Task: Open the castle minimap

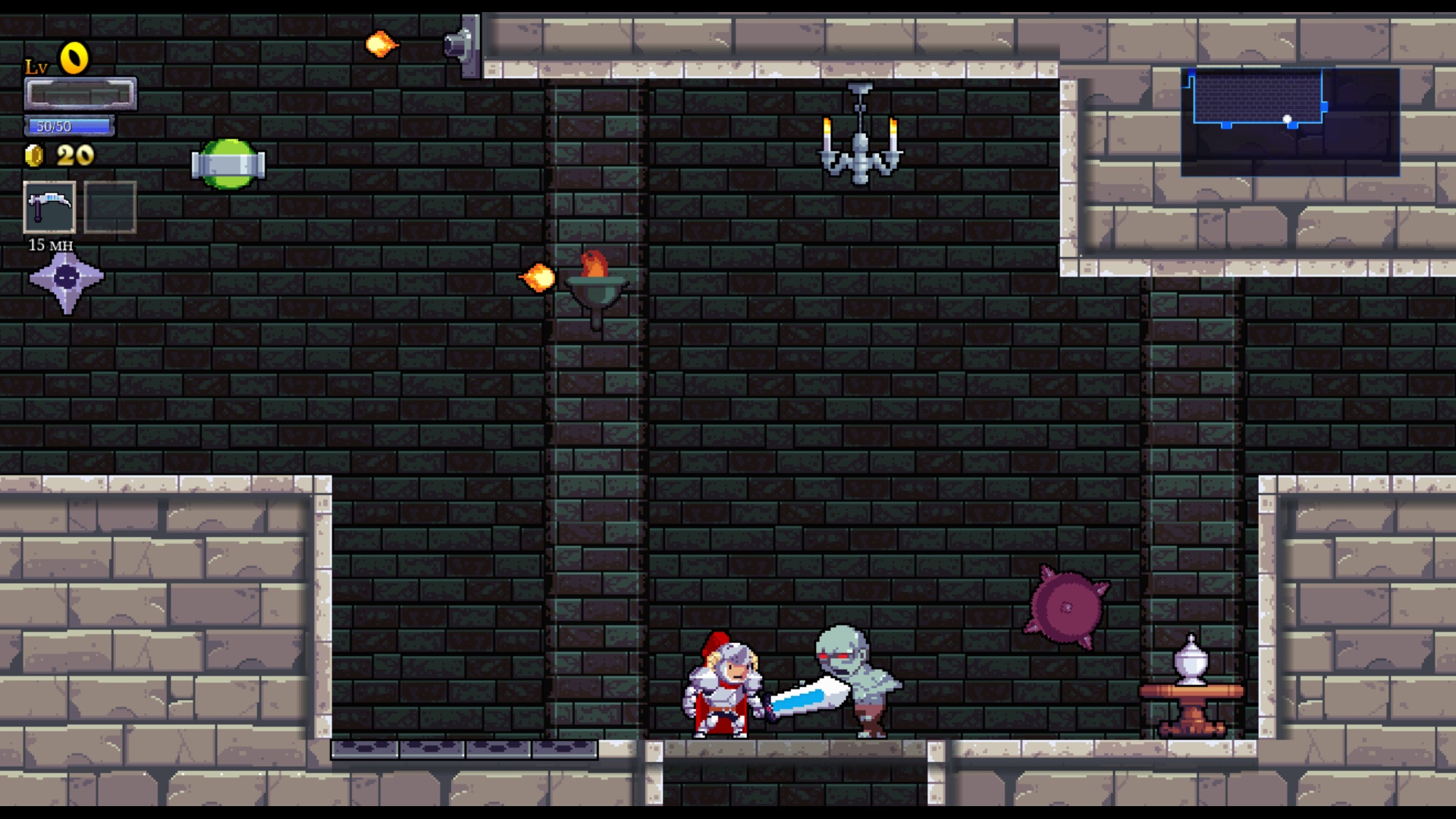Action: (1290, 121)
